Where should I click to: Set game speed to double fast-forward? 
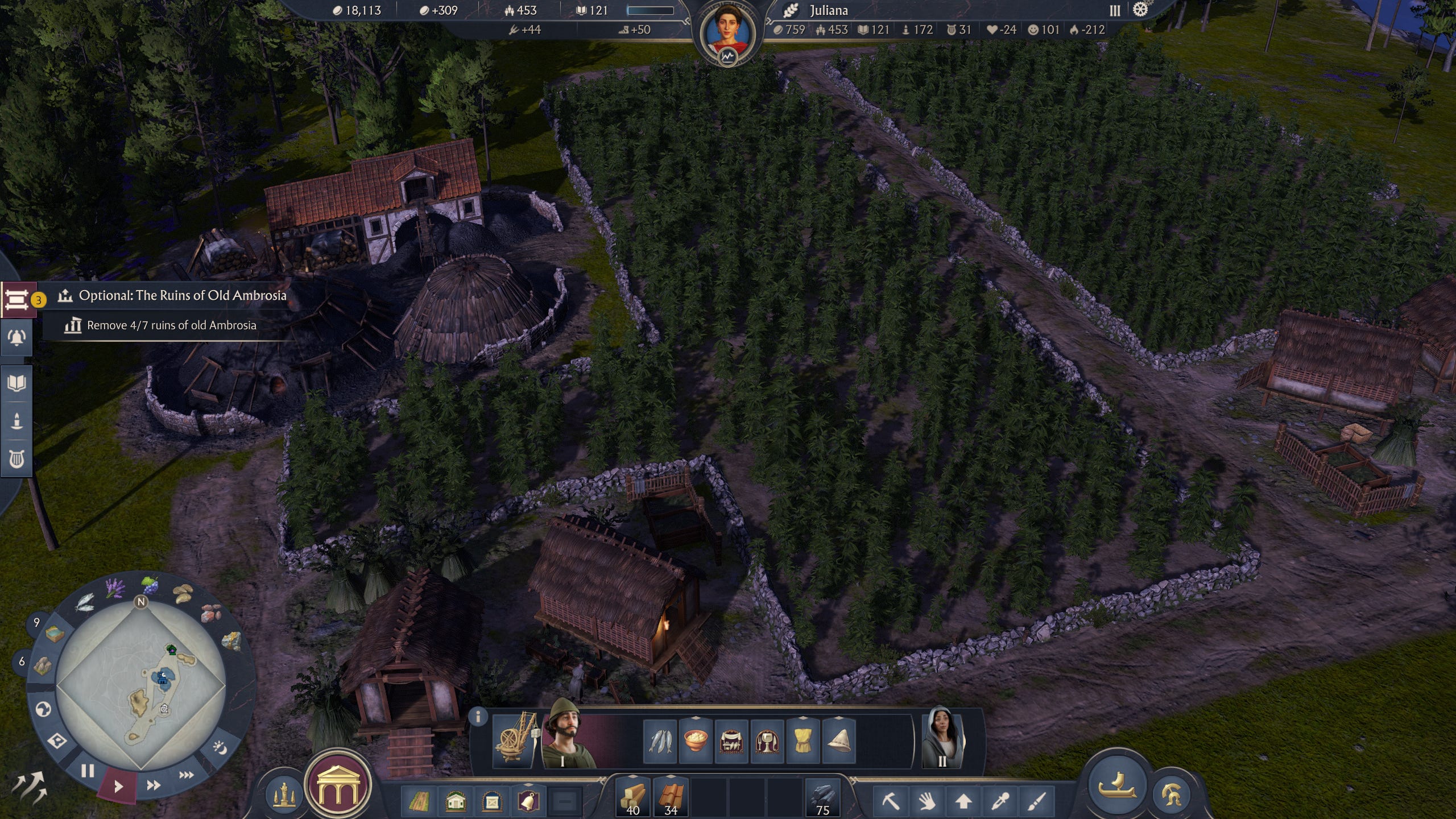[x=153, y=785]
